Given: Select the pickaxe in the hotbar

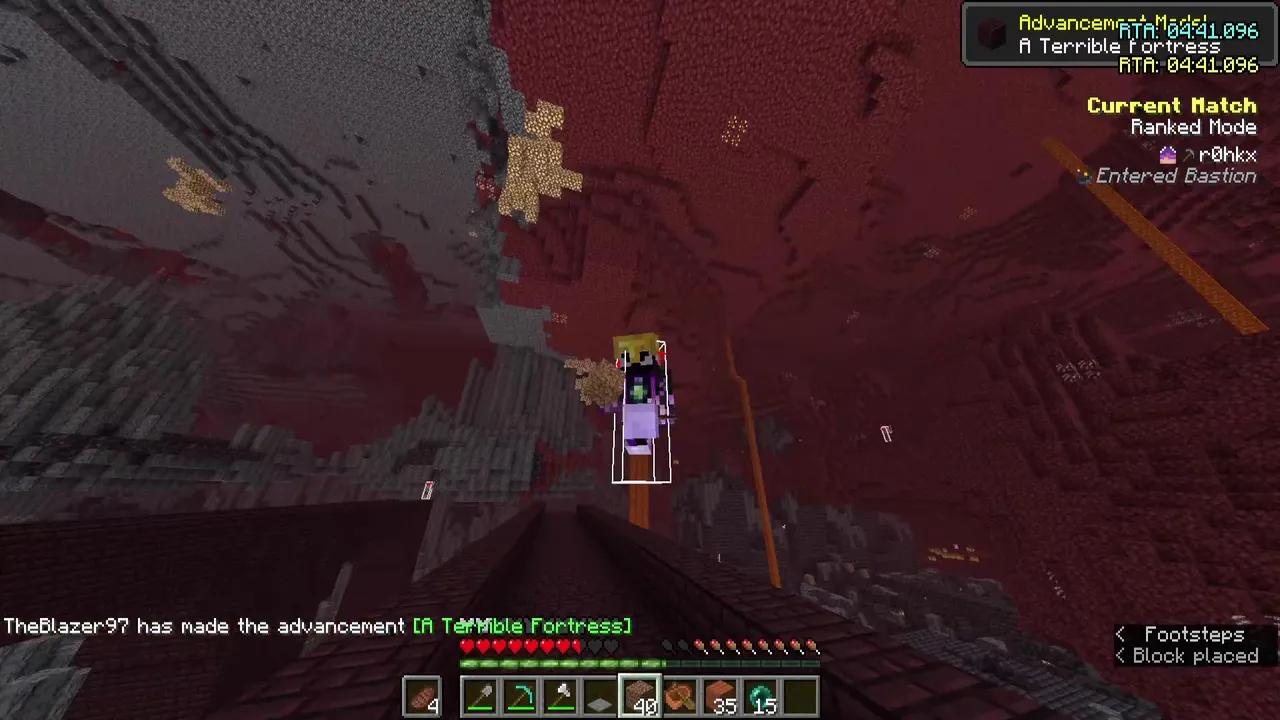Looking at the screenshot, I should click(x=521, y=697).
